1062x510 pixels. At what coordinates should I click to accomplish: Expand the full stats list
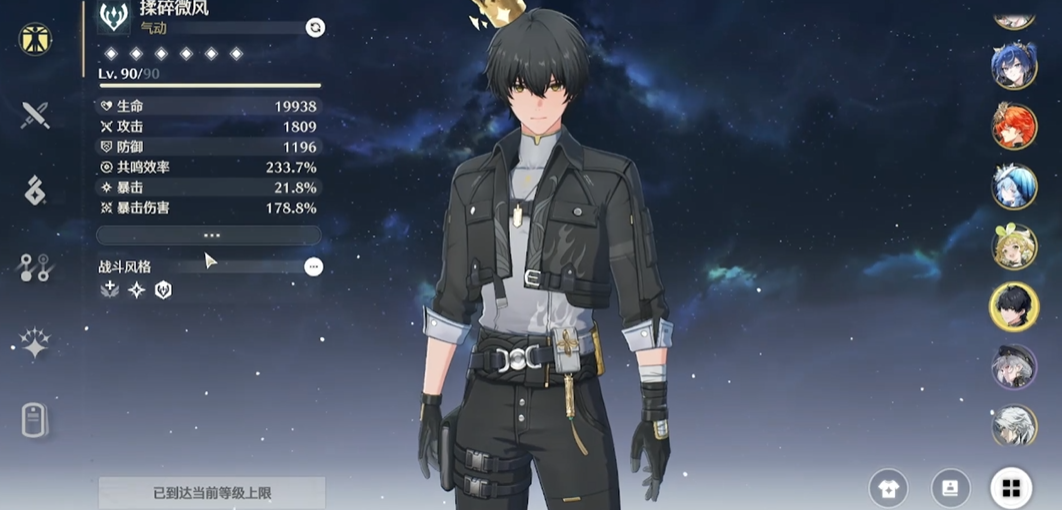tap(209, 235)
